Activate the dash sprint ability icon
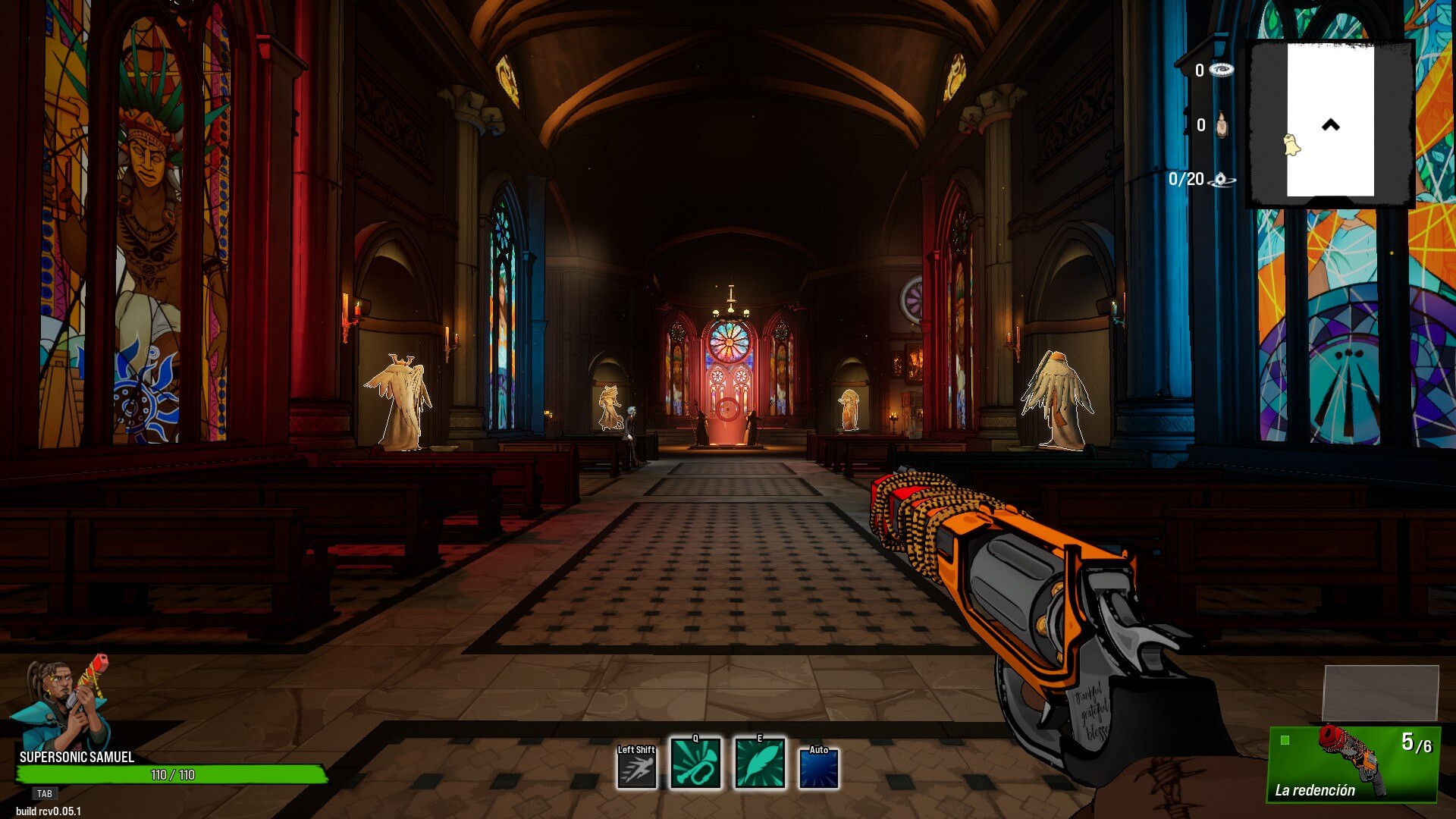 (x=636, y=767)
